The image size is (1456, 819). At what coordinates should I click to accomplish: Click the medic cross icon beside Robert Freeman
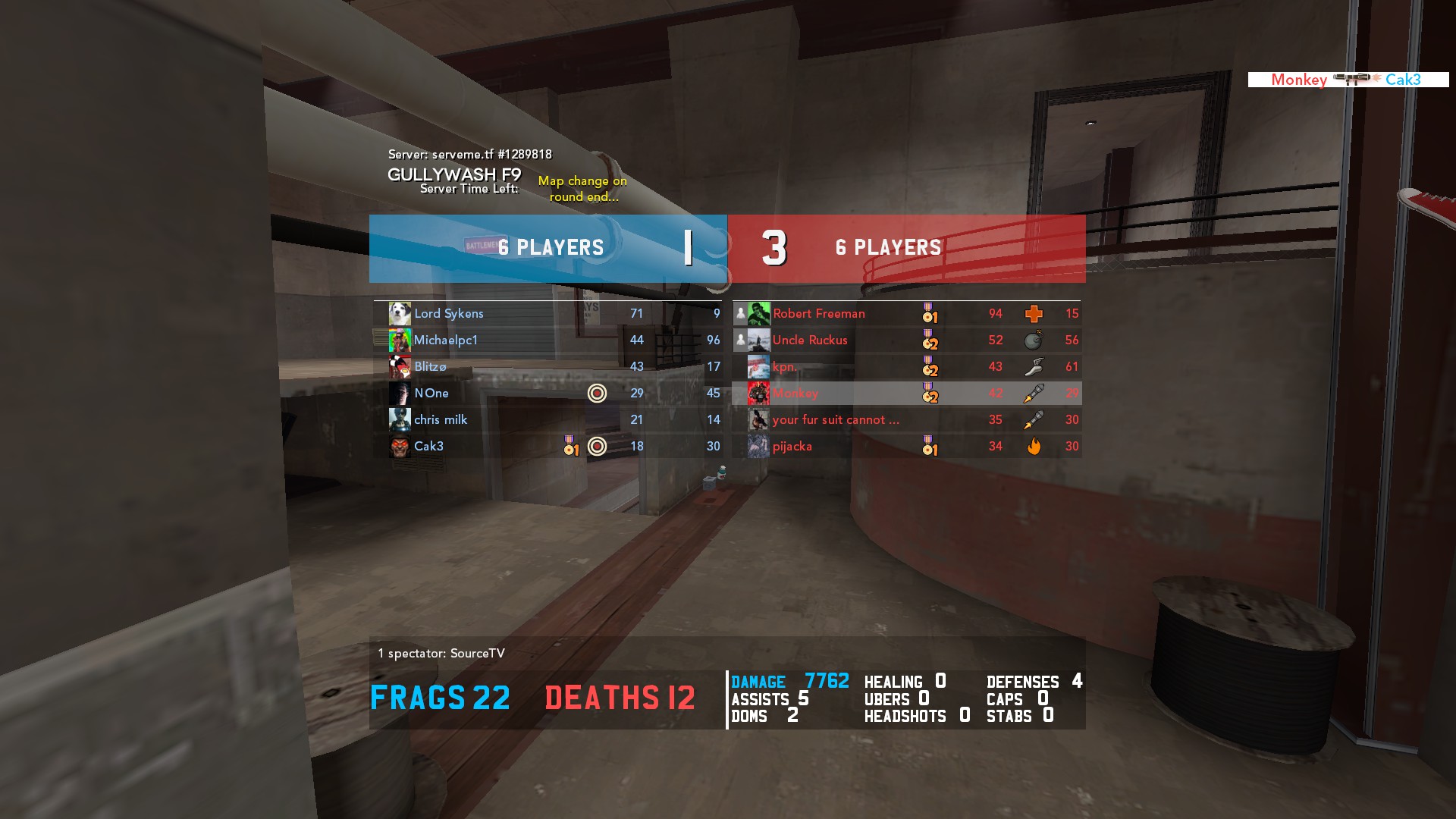click(x=1034, y=314)
